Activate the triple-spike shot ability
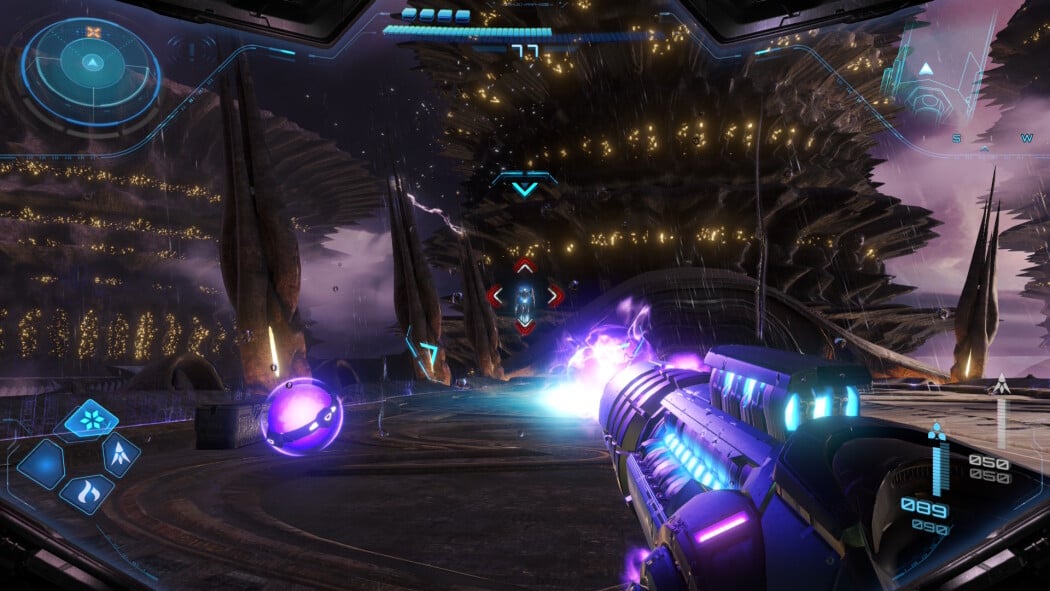This screenshot has height=591, width=1050. (120, 457)
